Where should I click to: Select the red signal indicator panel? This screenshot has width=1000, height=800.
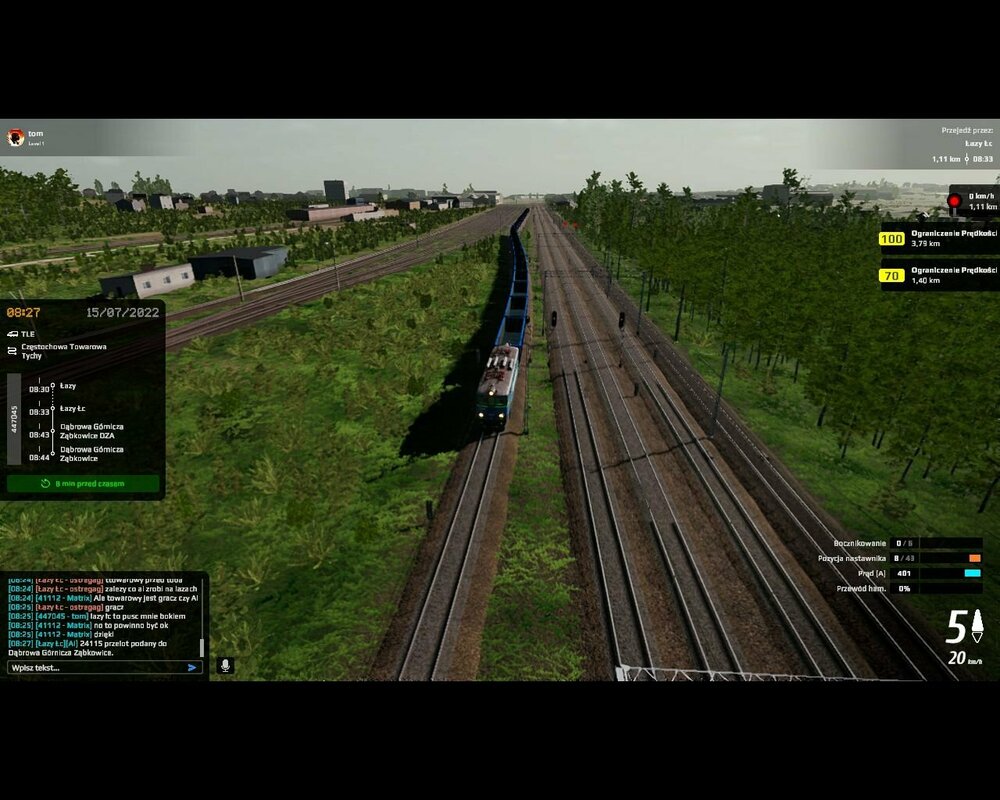[x=972, y=201]
